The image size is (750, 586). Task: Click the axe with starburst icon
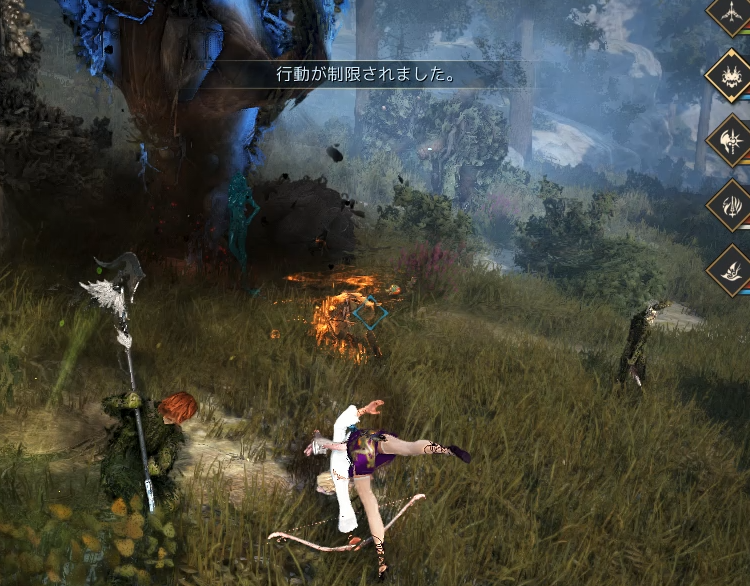point(731,140)
